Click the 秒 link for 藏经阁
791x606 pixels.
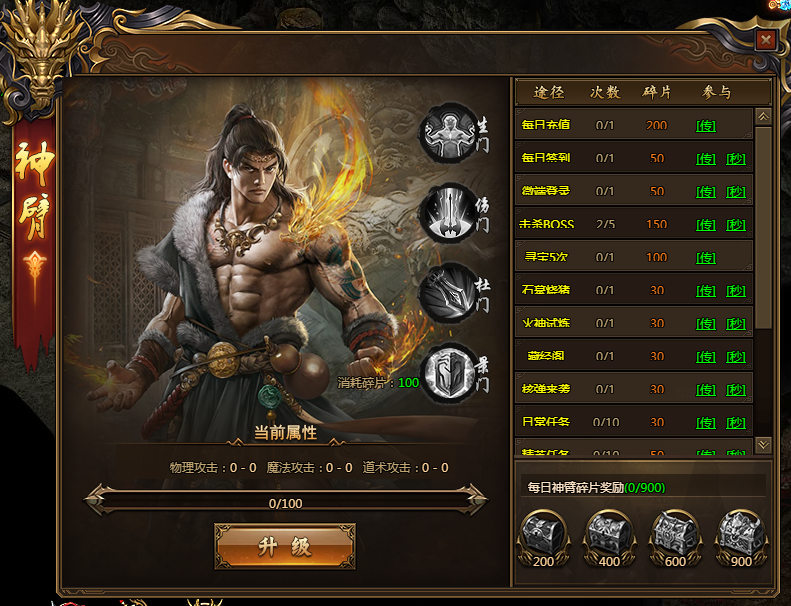736,357
